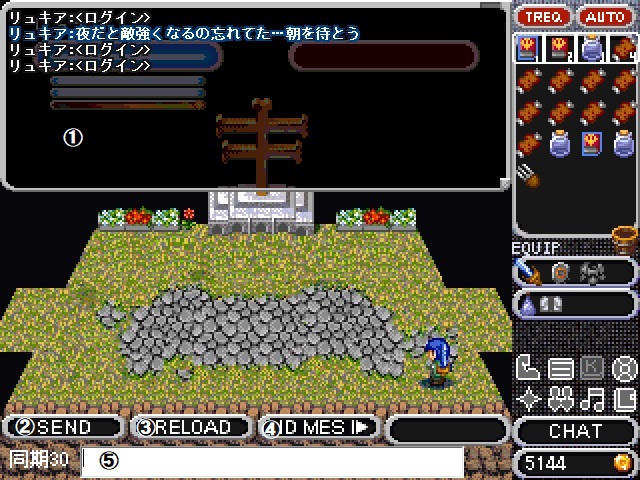640x480 pixels.
Task: Click the double-heart icon
Action: point(560,399)
